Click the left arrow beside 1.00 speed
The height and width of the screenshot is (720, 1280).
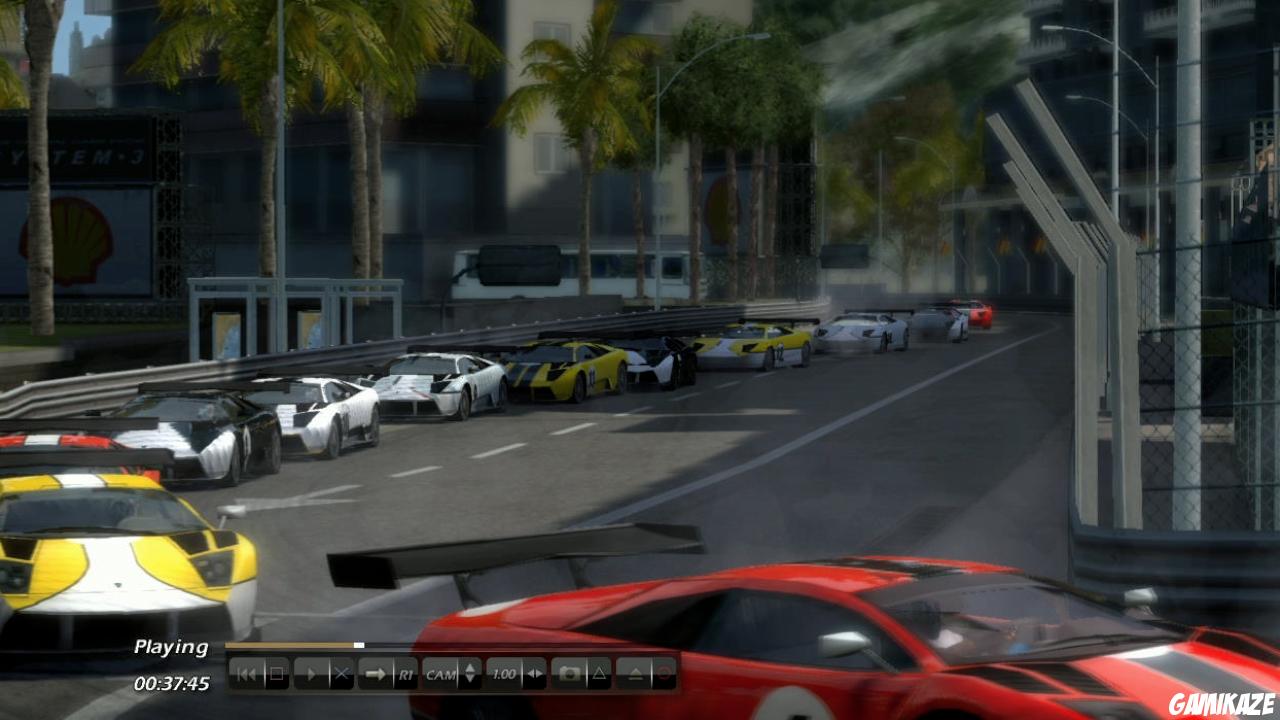(529, 673)
